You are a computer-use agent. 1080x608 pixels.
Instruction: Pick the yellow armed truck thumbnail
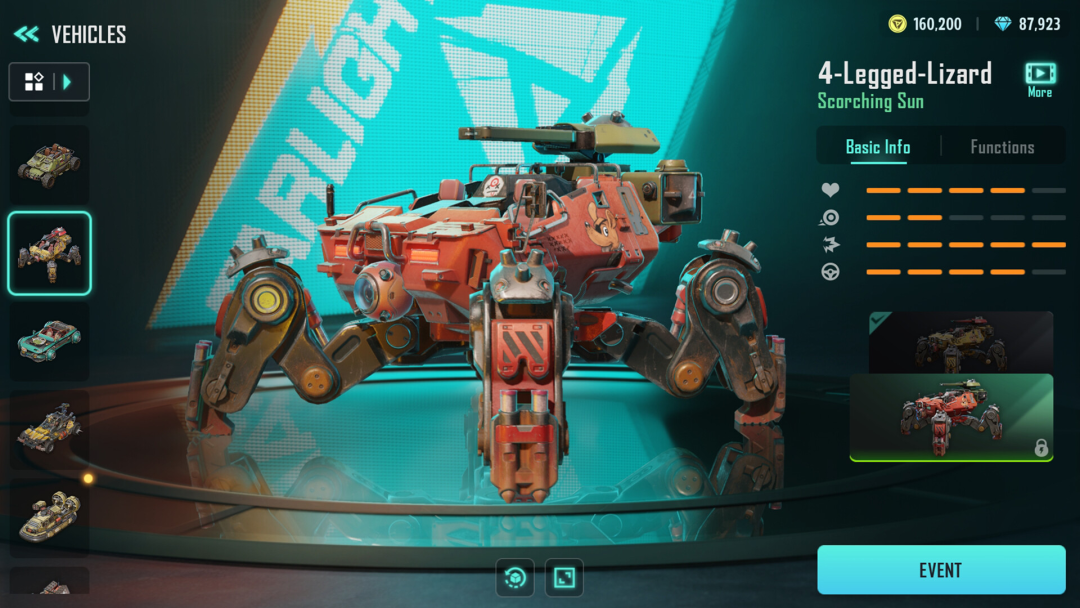(x=49, y=429)
